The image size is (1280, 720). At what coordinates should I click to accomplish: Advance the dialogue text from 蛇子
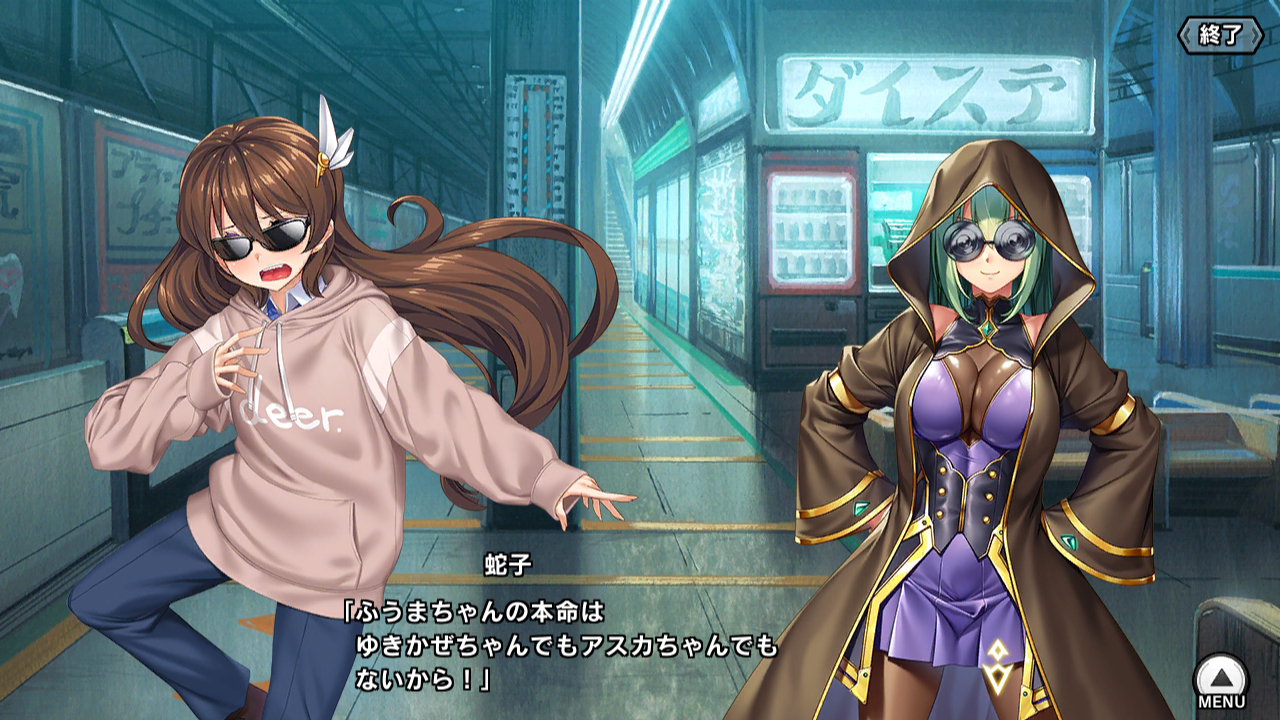pos(560,645)
